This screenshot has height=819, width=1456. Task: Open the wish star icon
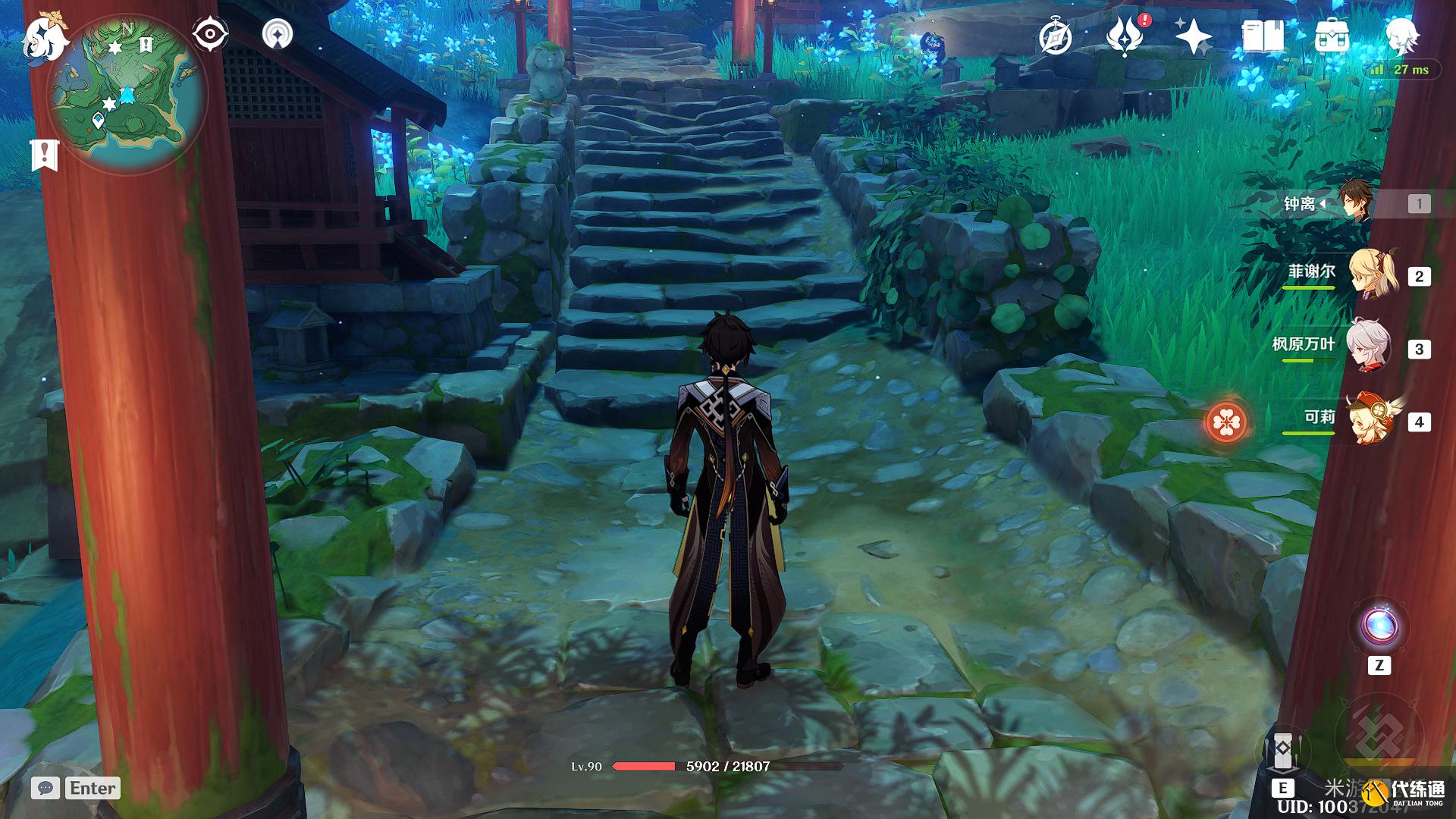pyautogui.click(x=1193, y=36)
